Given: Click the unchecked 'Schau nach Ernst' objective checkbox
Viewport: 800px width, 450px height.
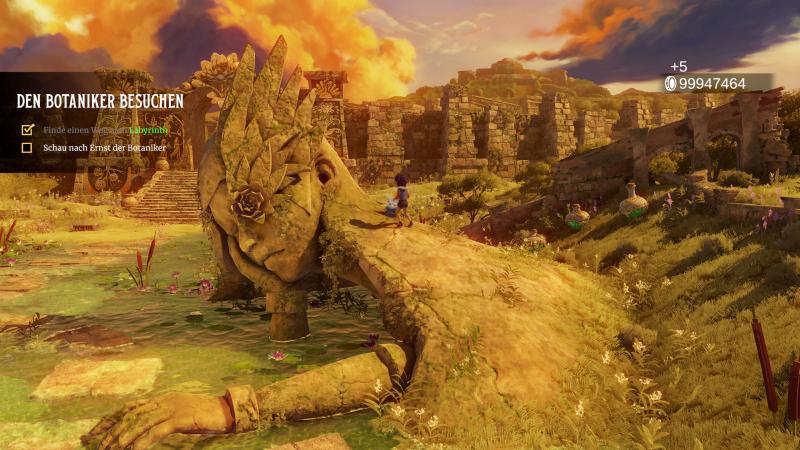Looking at the screenshot, I should [27, 148].
